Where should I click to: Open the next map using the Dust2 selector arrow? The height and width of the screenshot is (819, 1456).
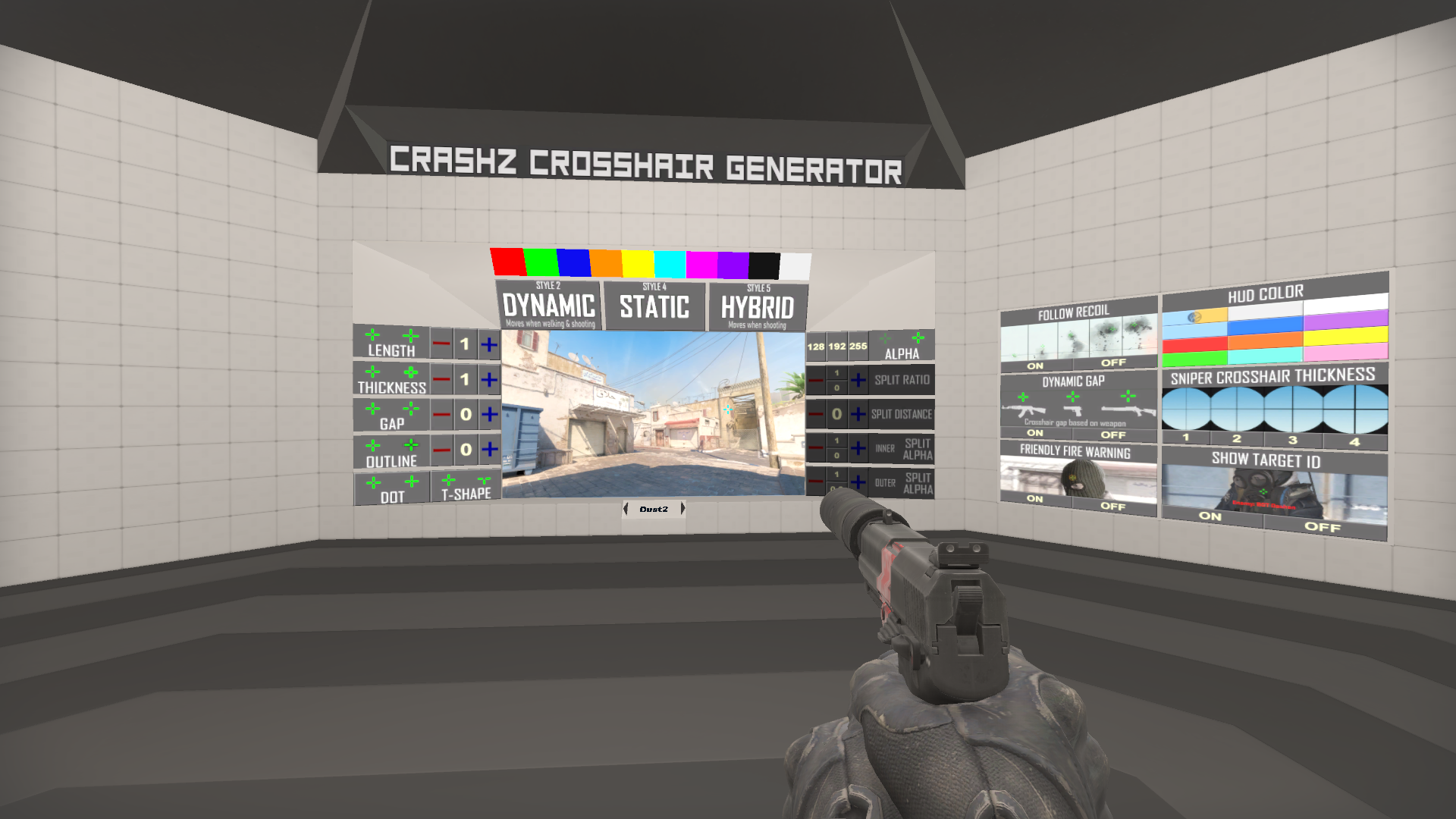(684, 510)
